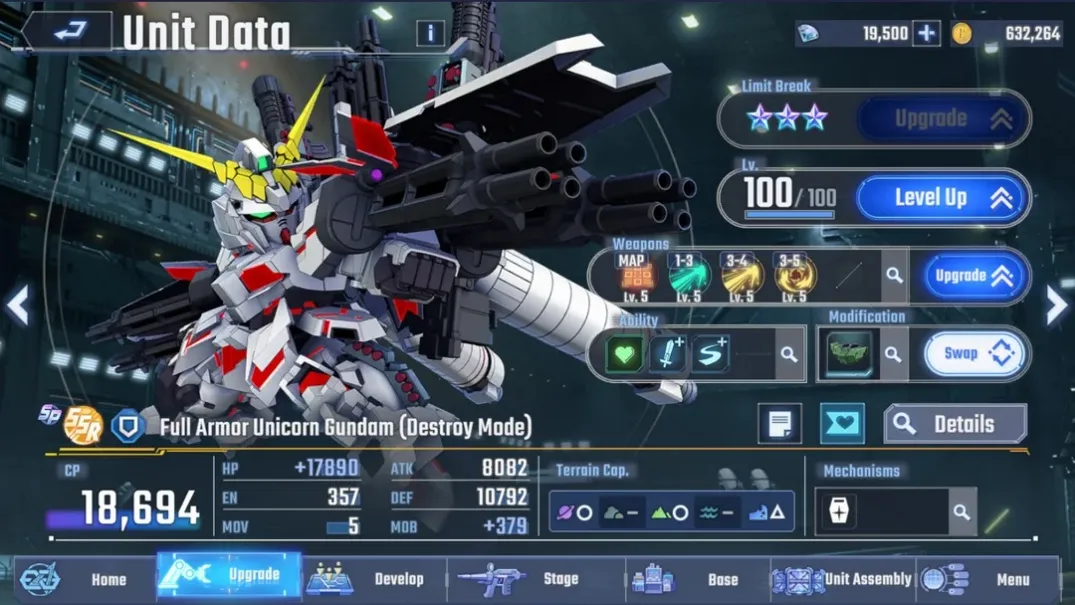
Task: Show the next unit with right arrow
Action: tap(1057, 306)
